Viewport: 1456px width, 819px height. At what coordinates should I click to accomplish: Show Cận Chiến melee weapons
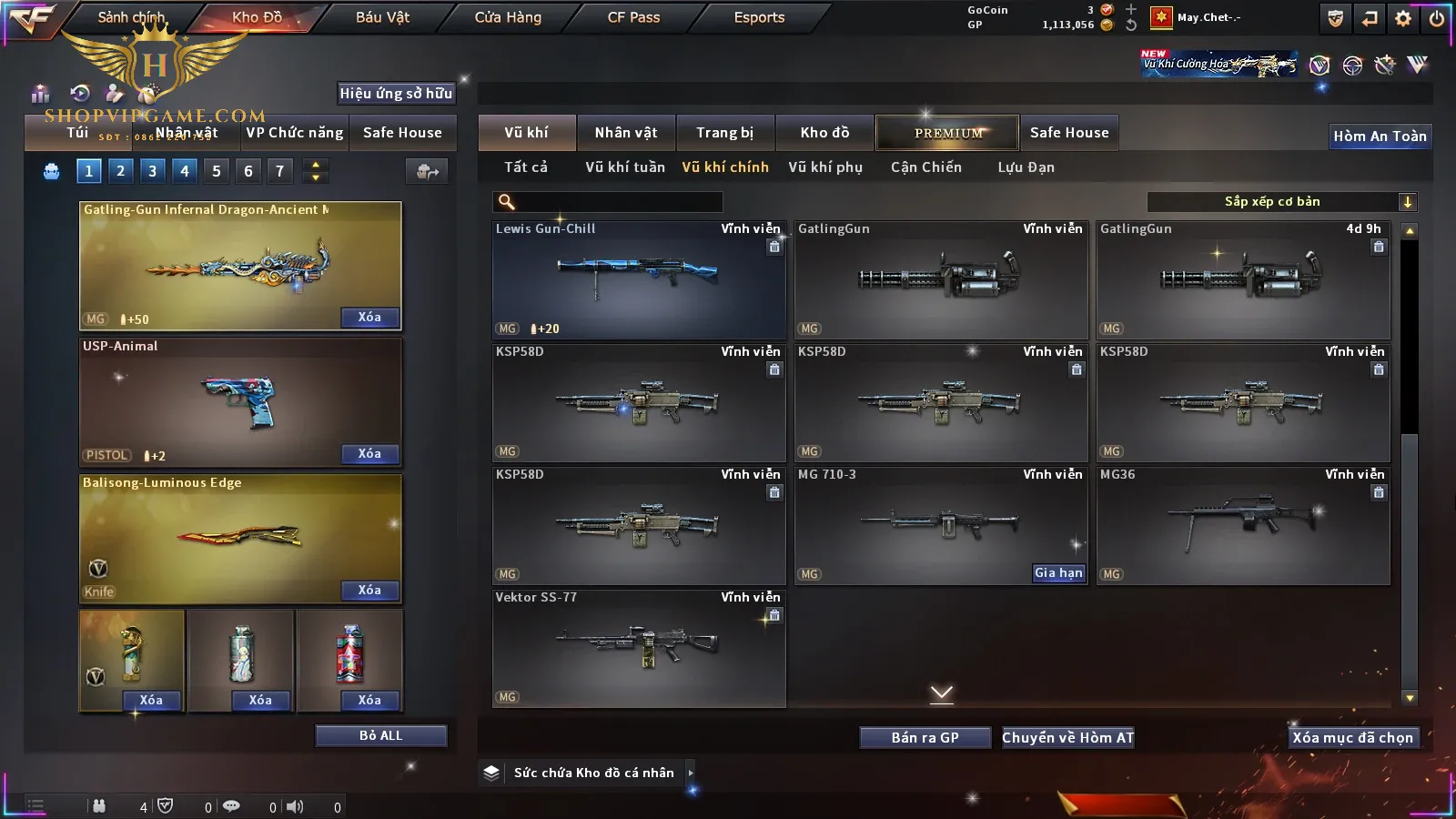925,167
